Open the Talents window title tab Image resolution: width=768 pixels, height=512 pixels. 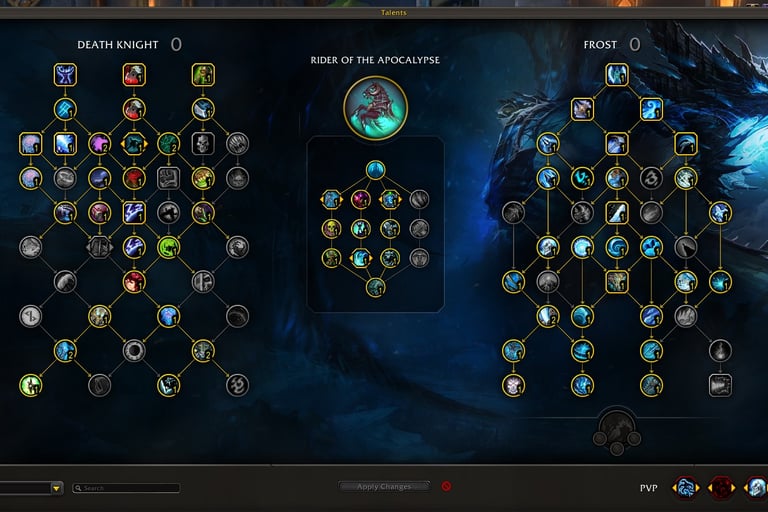[x=393, y=13]
